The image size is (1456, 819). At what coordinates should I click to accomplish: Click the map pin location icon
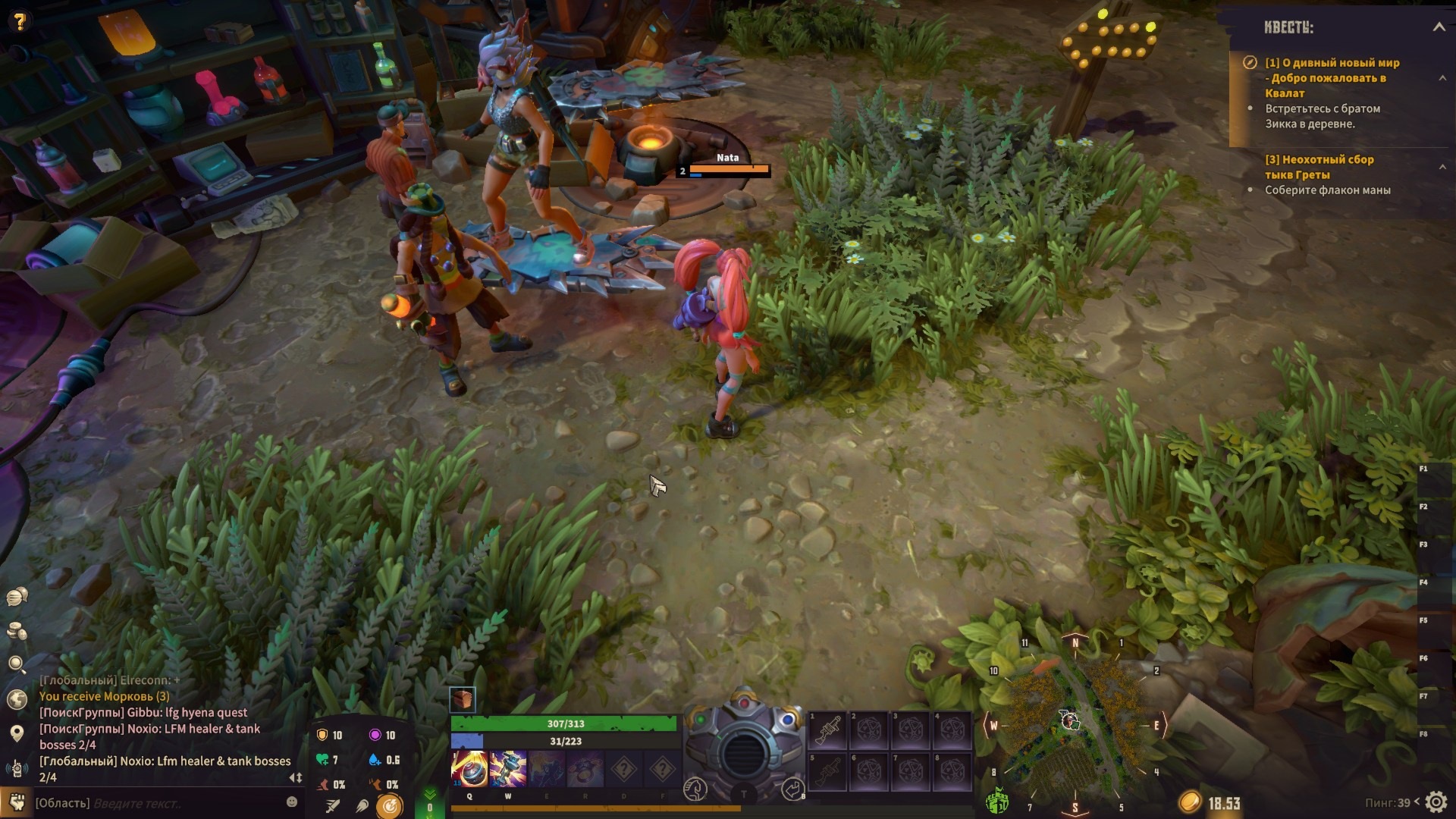(17, 733)
